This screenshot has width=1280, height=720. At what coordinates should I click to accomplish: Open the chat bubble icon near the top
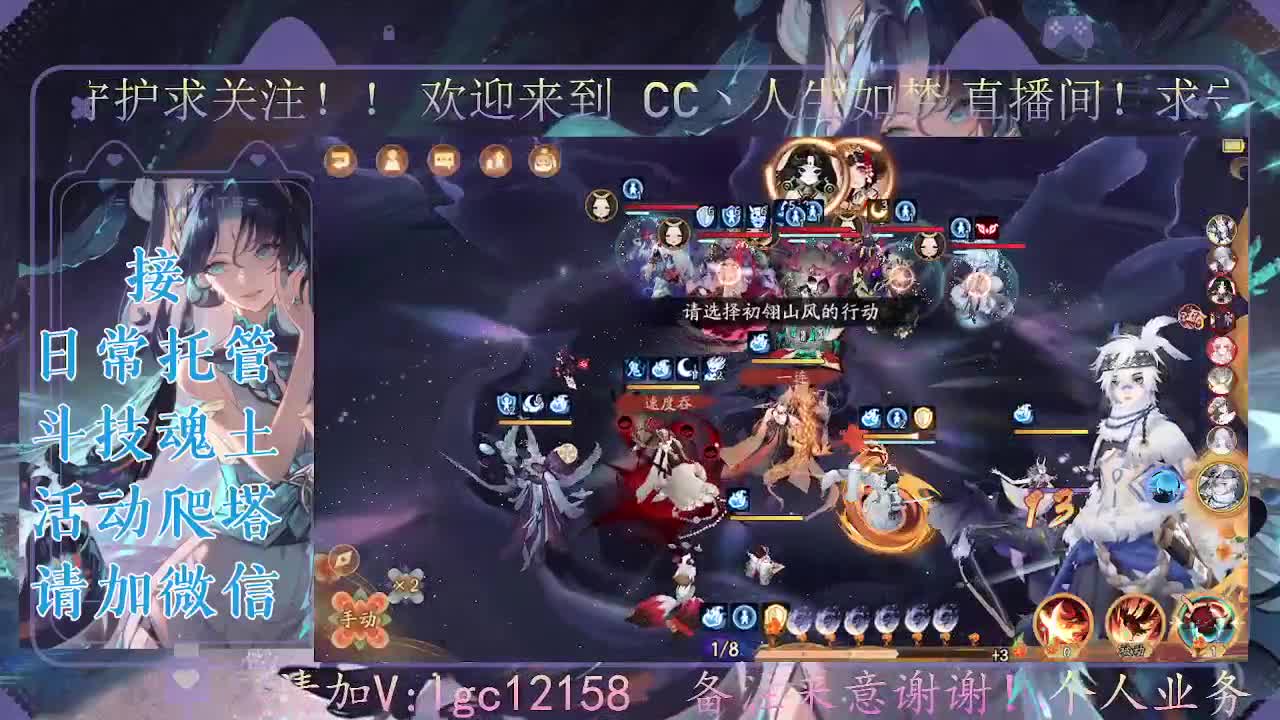pyautogui.click(x=440, y=160)
